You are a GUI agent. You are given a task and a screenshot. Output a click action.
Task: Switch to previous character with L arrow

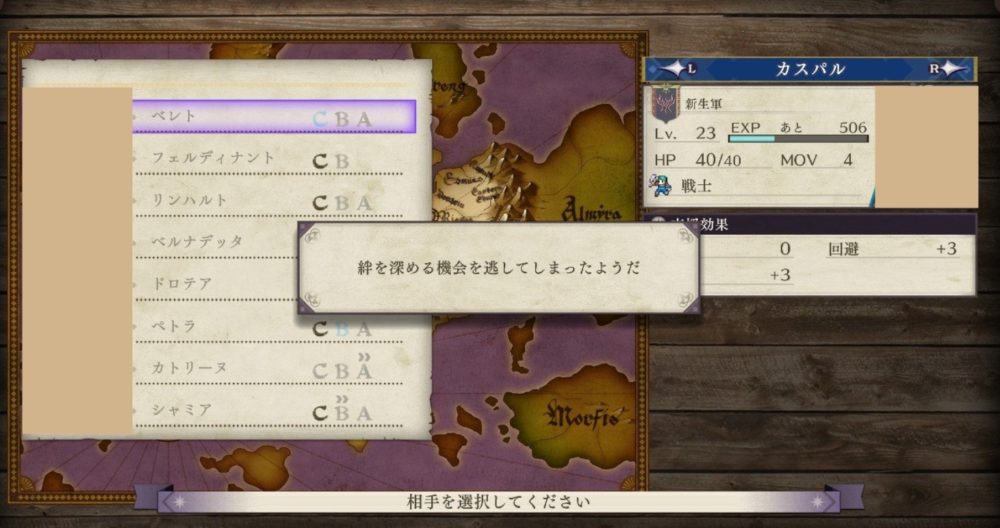click(x=677, y=69)
